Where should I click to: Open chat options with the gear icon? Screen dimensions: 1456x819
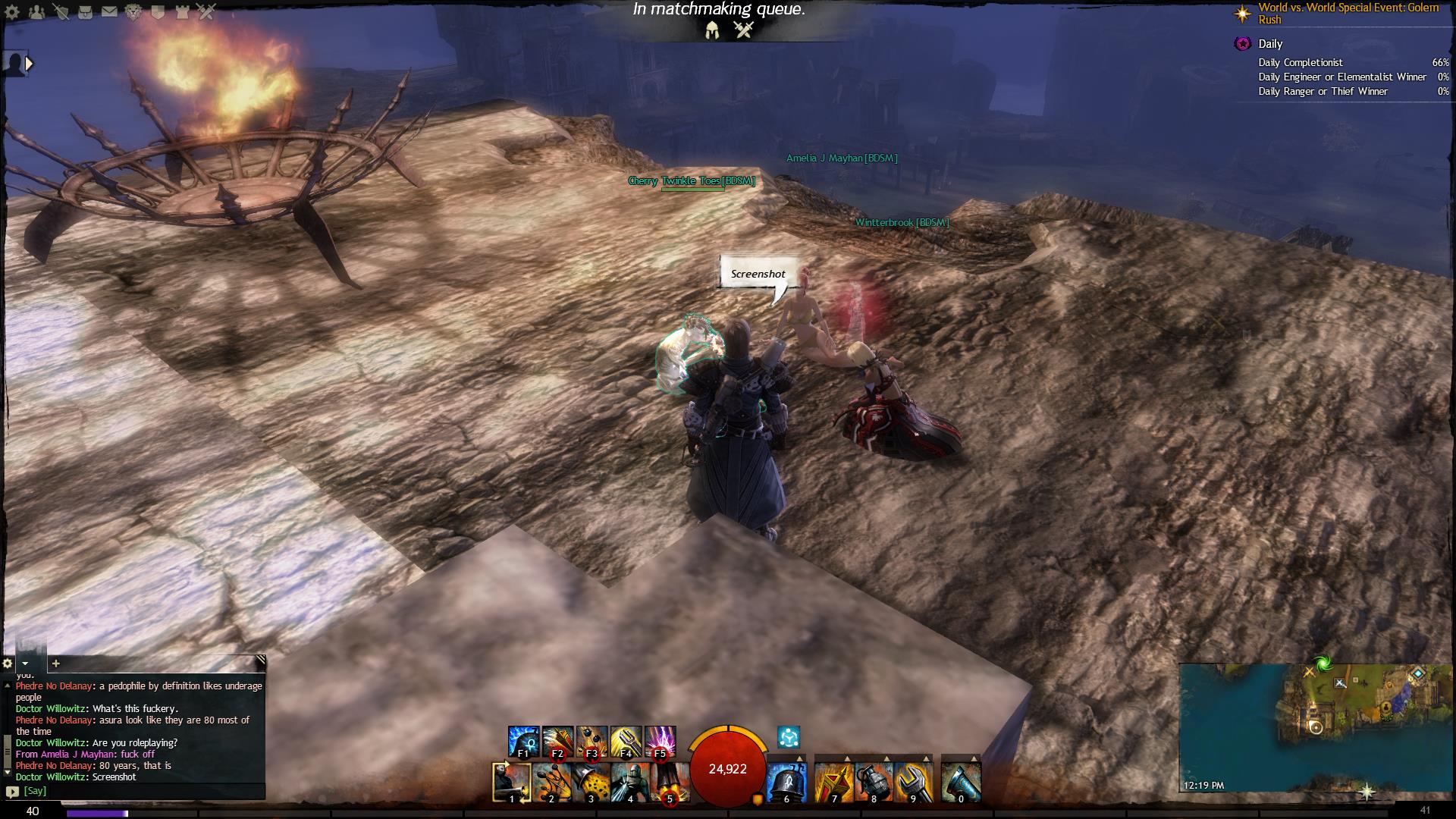8,663
